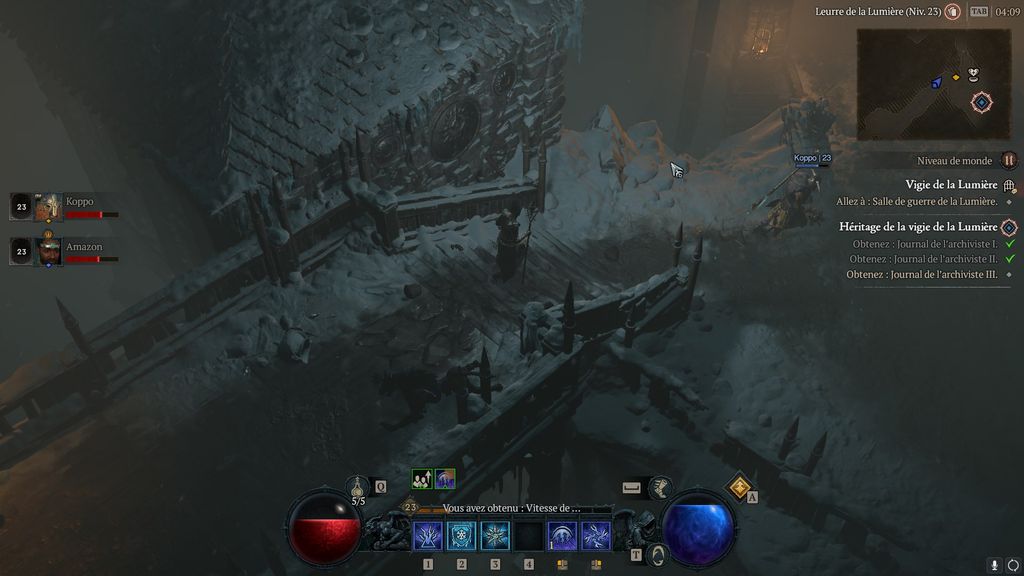Activate the frost star skill in slot 3
The height and width of the screenshot is (576, 1024).
(495, 535)
